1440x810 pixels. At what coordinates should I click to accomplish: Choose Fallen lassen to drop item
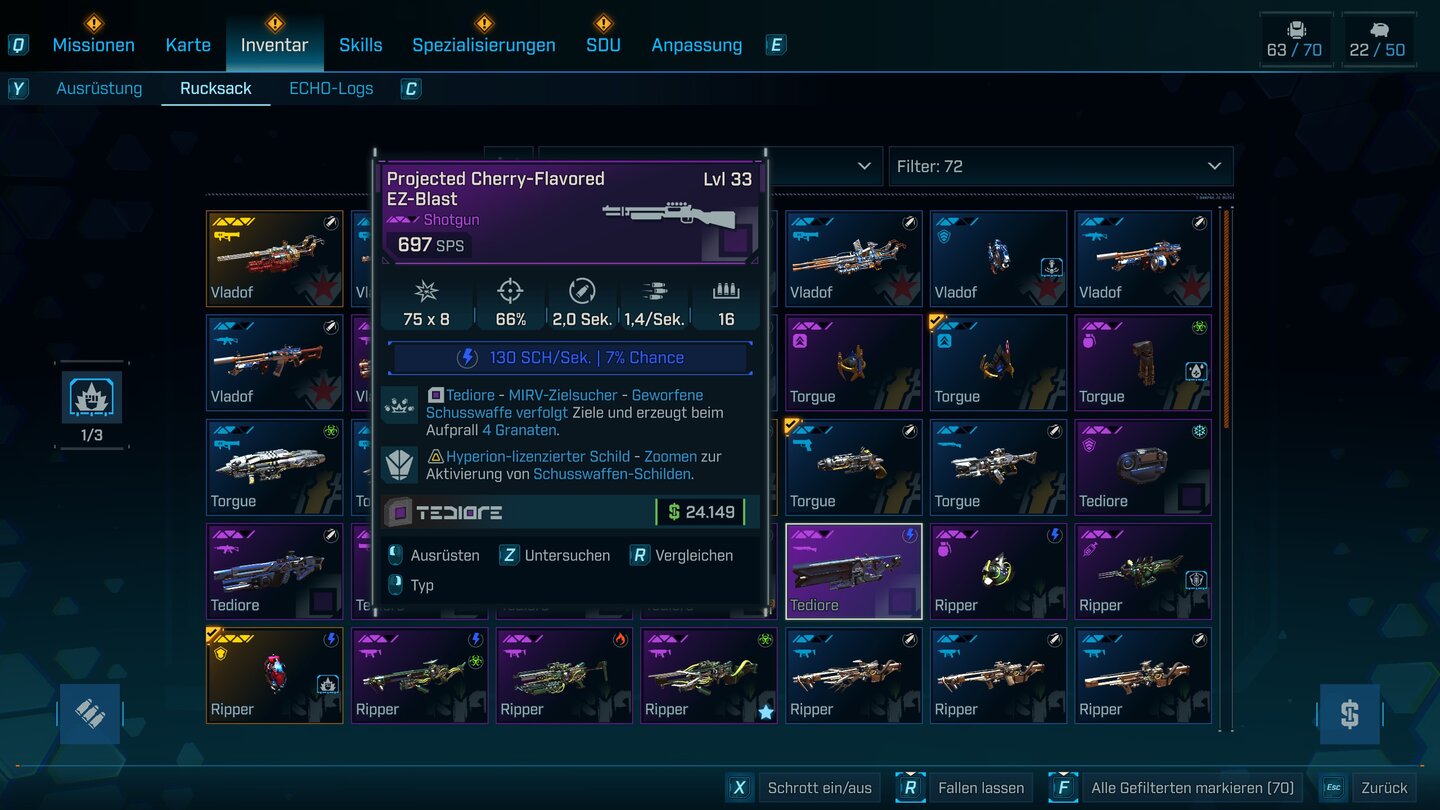pos(980,788)
